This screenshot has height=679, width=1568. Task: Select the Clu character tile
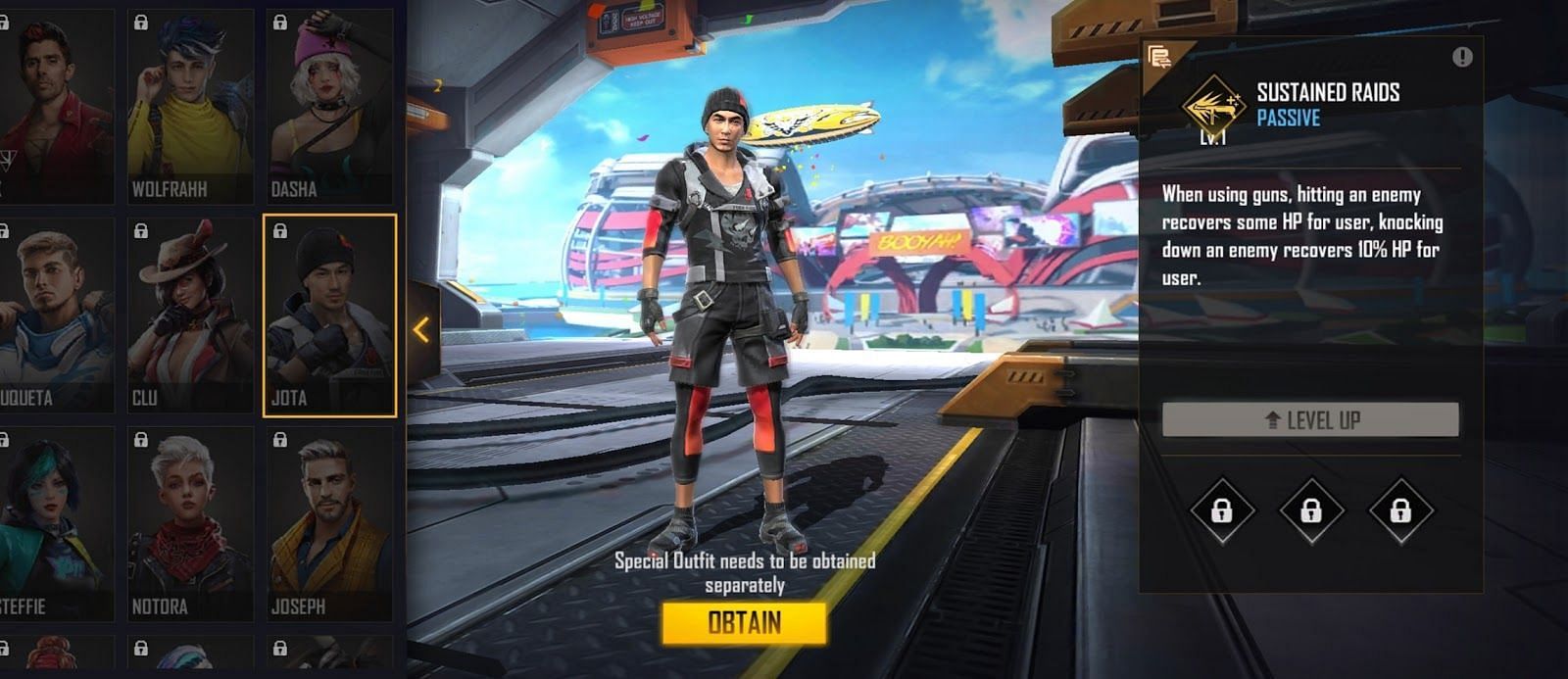[190, 315]
